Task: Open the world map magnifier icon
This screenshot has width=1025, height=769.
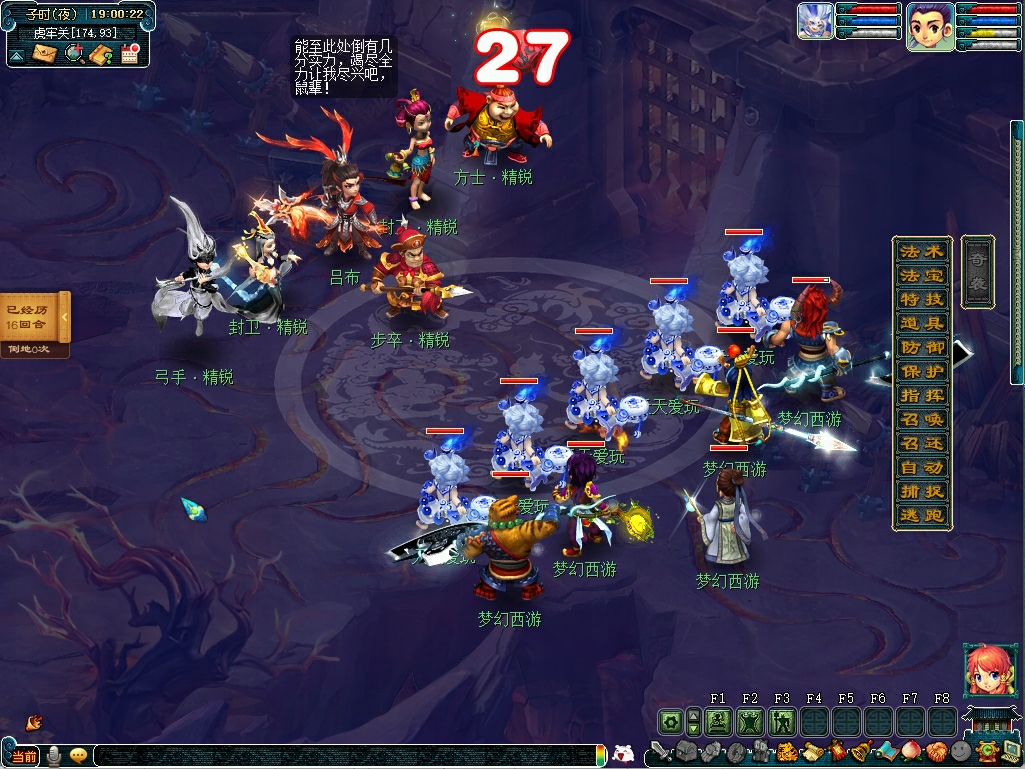Action: point(74,54)
